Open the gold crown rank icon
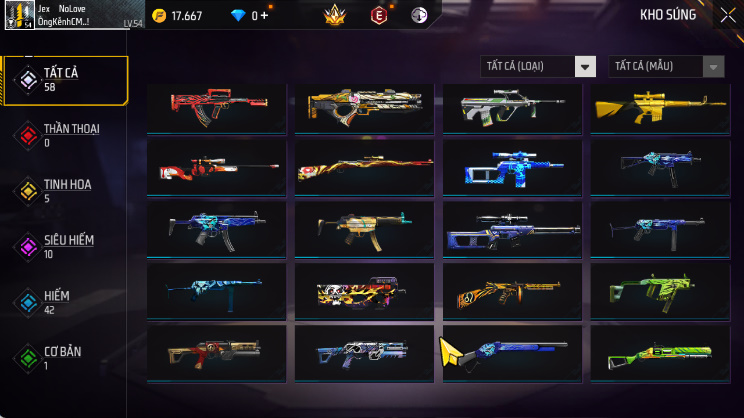This screenshot has width=744, height=418. (335, 15)
